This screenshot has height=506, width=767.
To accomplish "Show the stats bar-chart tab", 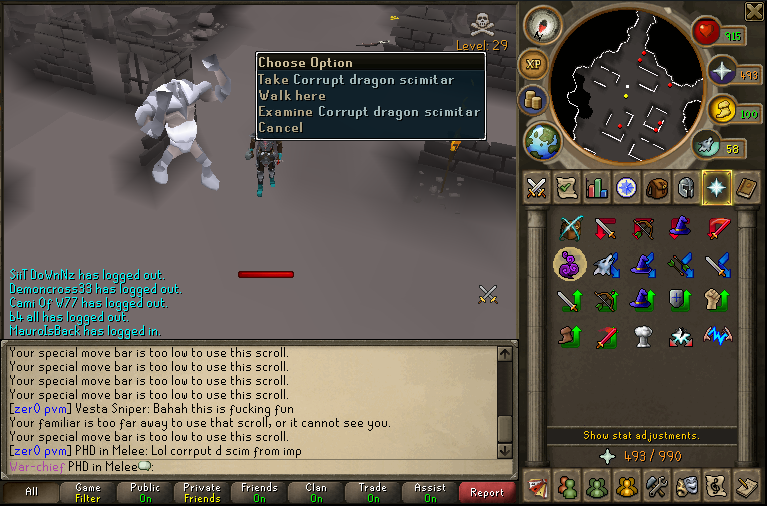I will [597, 187].
